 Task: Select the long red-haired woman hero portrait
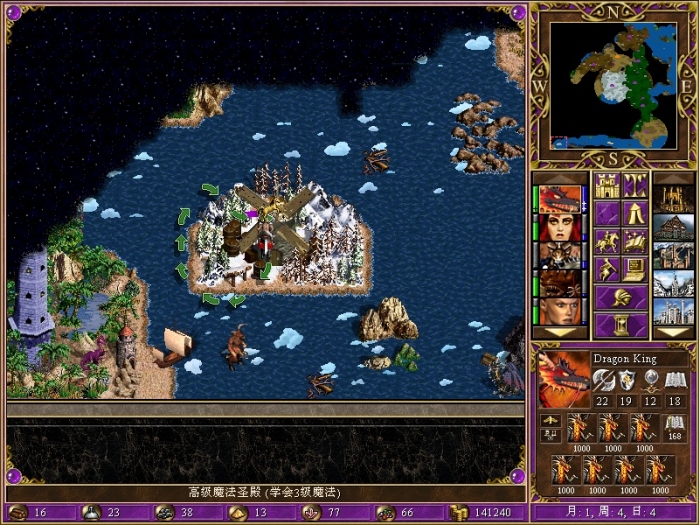point(560,227)
